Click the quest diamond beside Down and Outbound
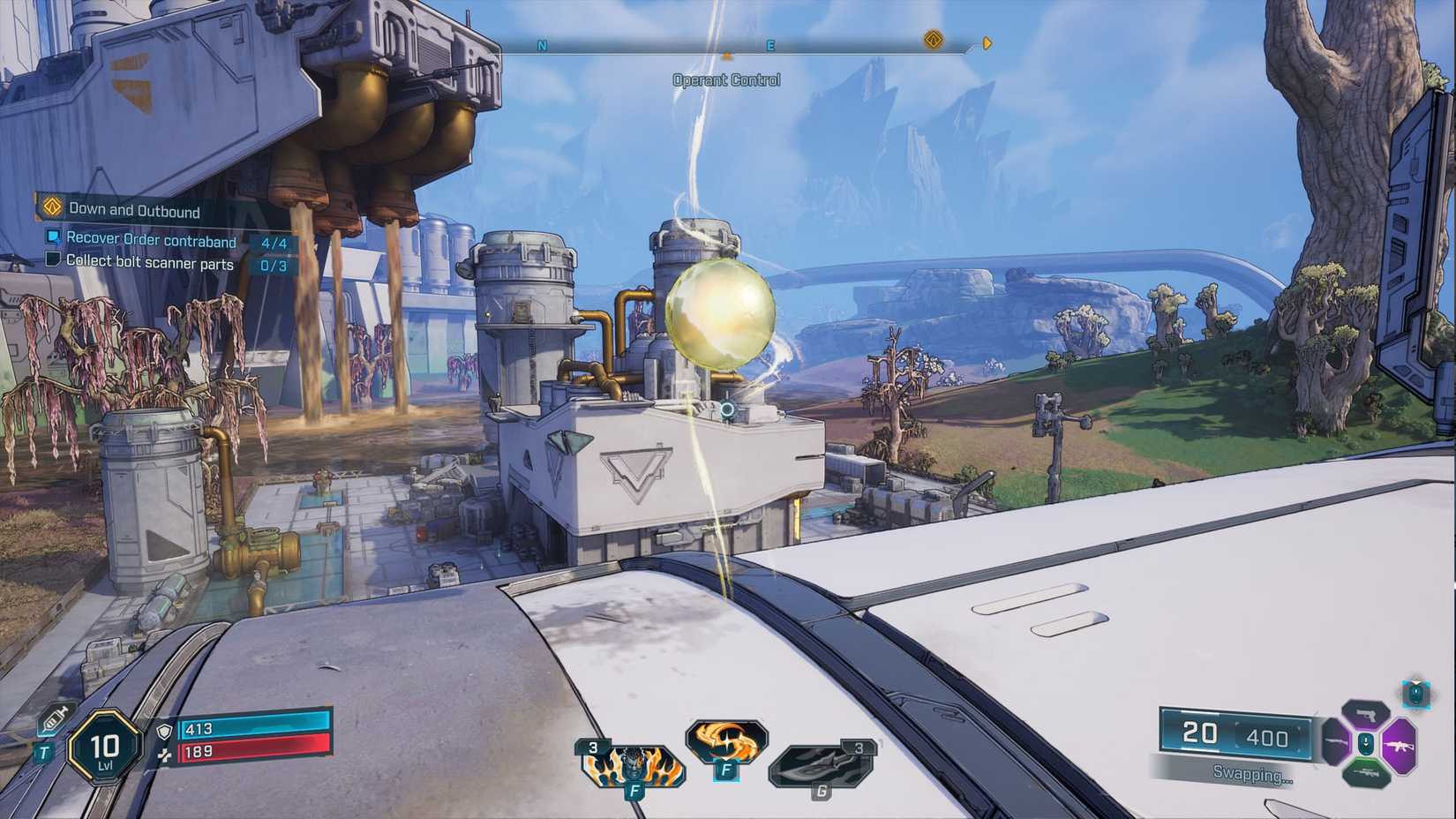 pyautogui.click(x=52, y=209)
